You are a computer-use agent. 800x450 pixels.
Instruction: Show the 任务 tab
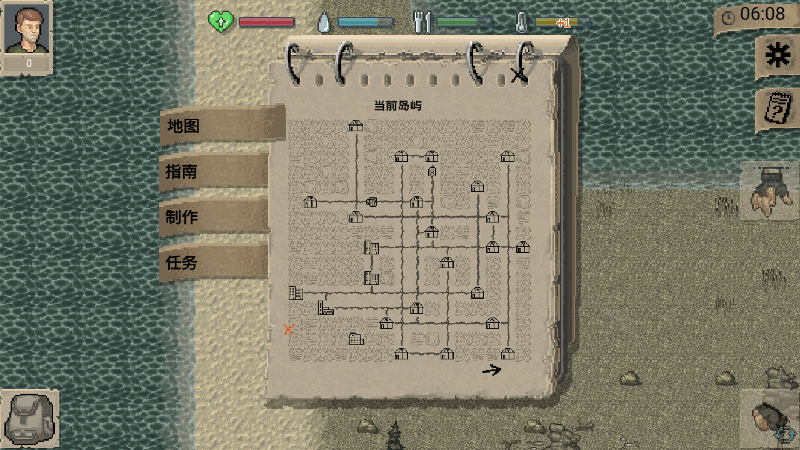tap(213, 263)
